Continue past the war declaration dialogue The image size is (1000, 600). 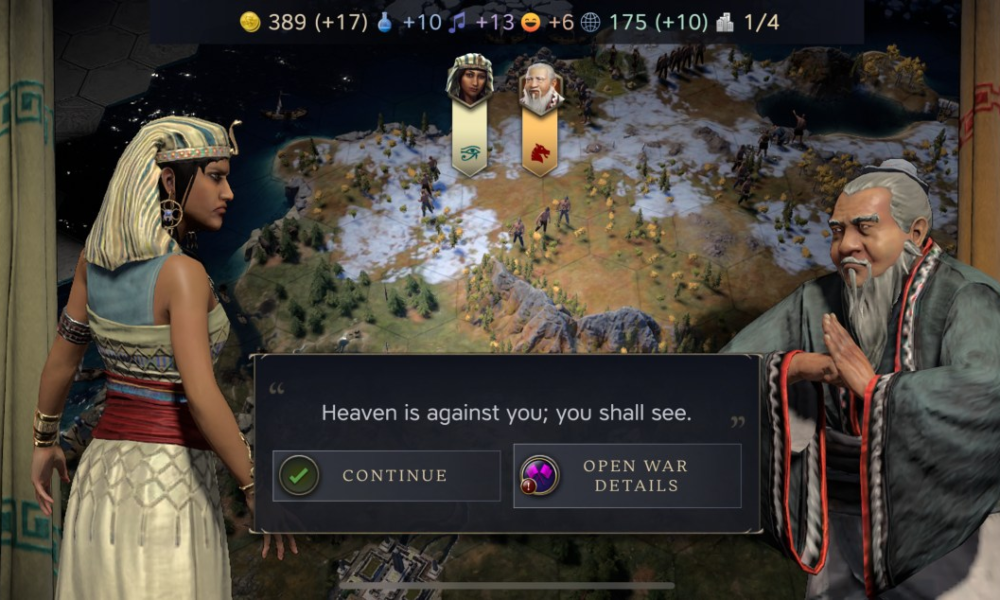(386, 476)
